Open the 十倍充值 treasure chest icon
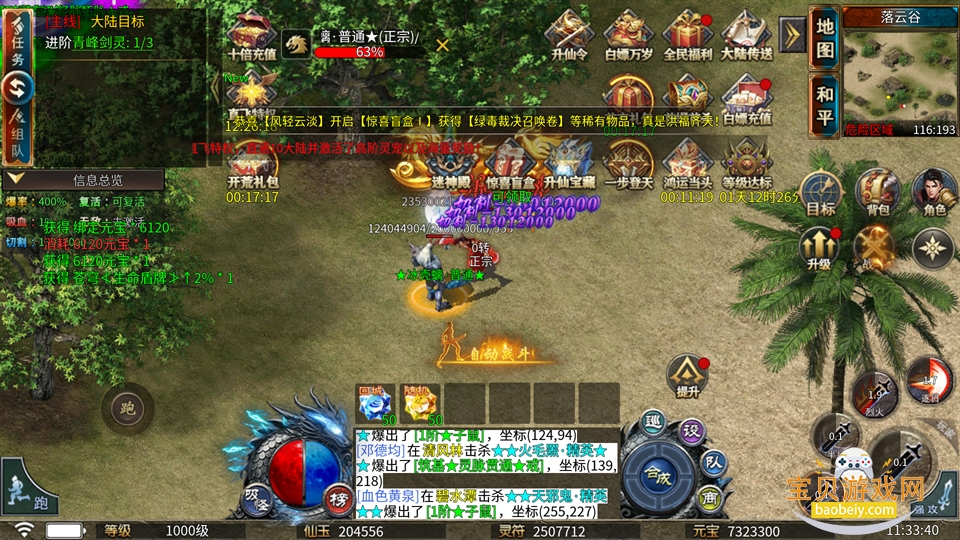Image resolution: width=960 pixels, height=540 pixels. pyautogui.click(x=253, y=36)
